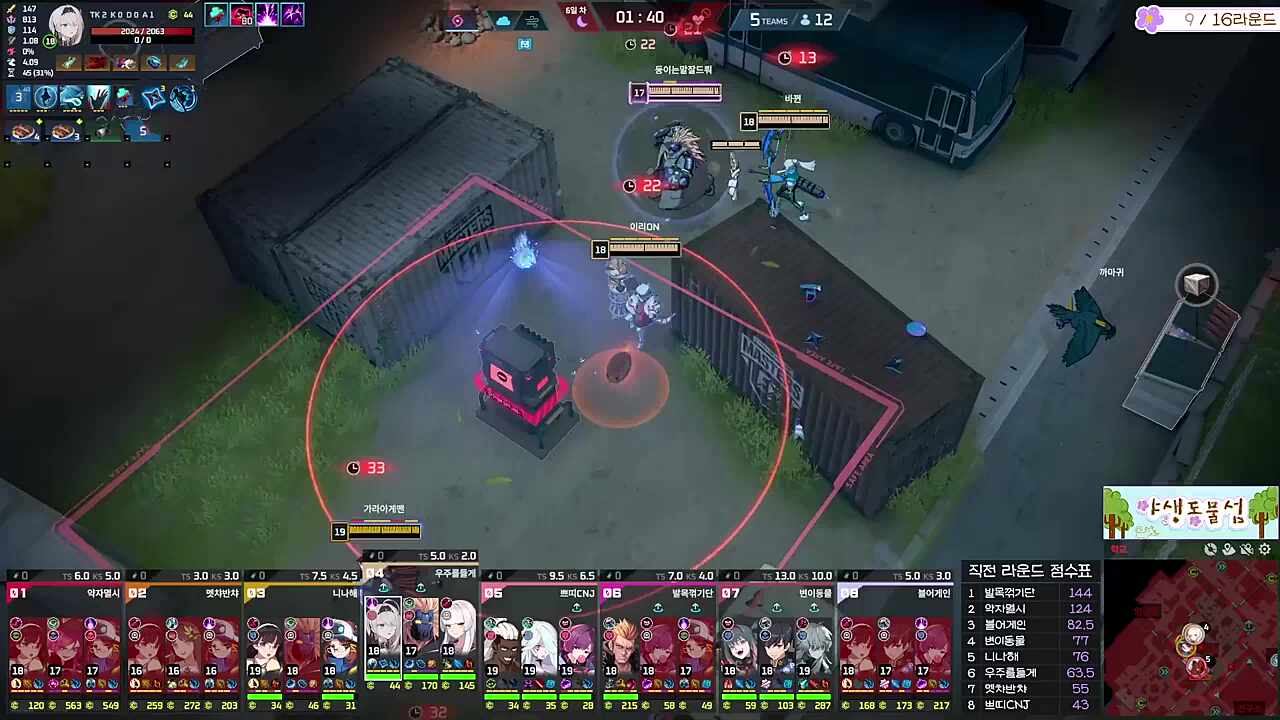The width and height of the screenshot is (1280, 720).
Task: Click the ping compass icon above the minimap
Action: point(1210,549)
